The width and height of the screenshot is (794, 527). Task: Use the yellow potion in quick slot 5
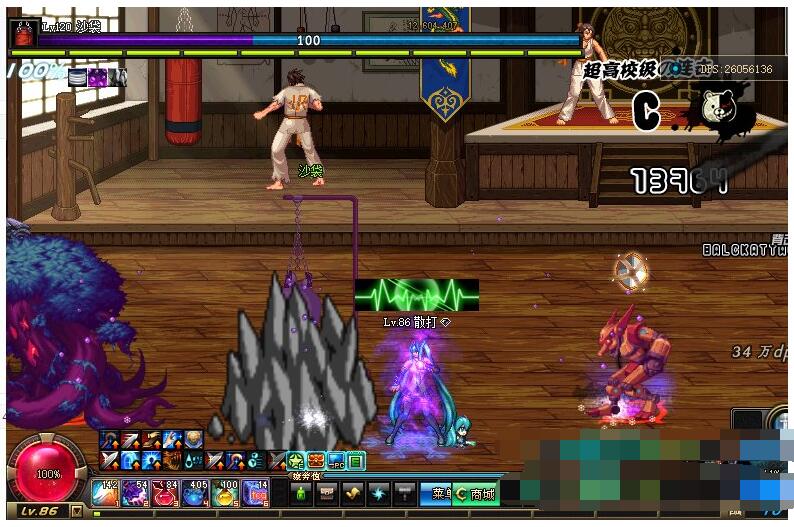226,492
